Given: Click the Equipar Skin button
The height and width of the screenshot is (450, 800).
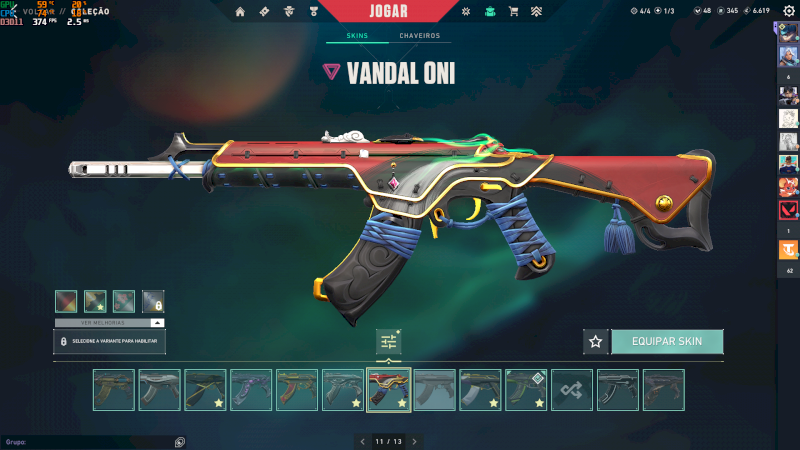Looking at the screenshot, I should [667, 341].
